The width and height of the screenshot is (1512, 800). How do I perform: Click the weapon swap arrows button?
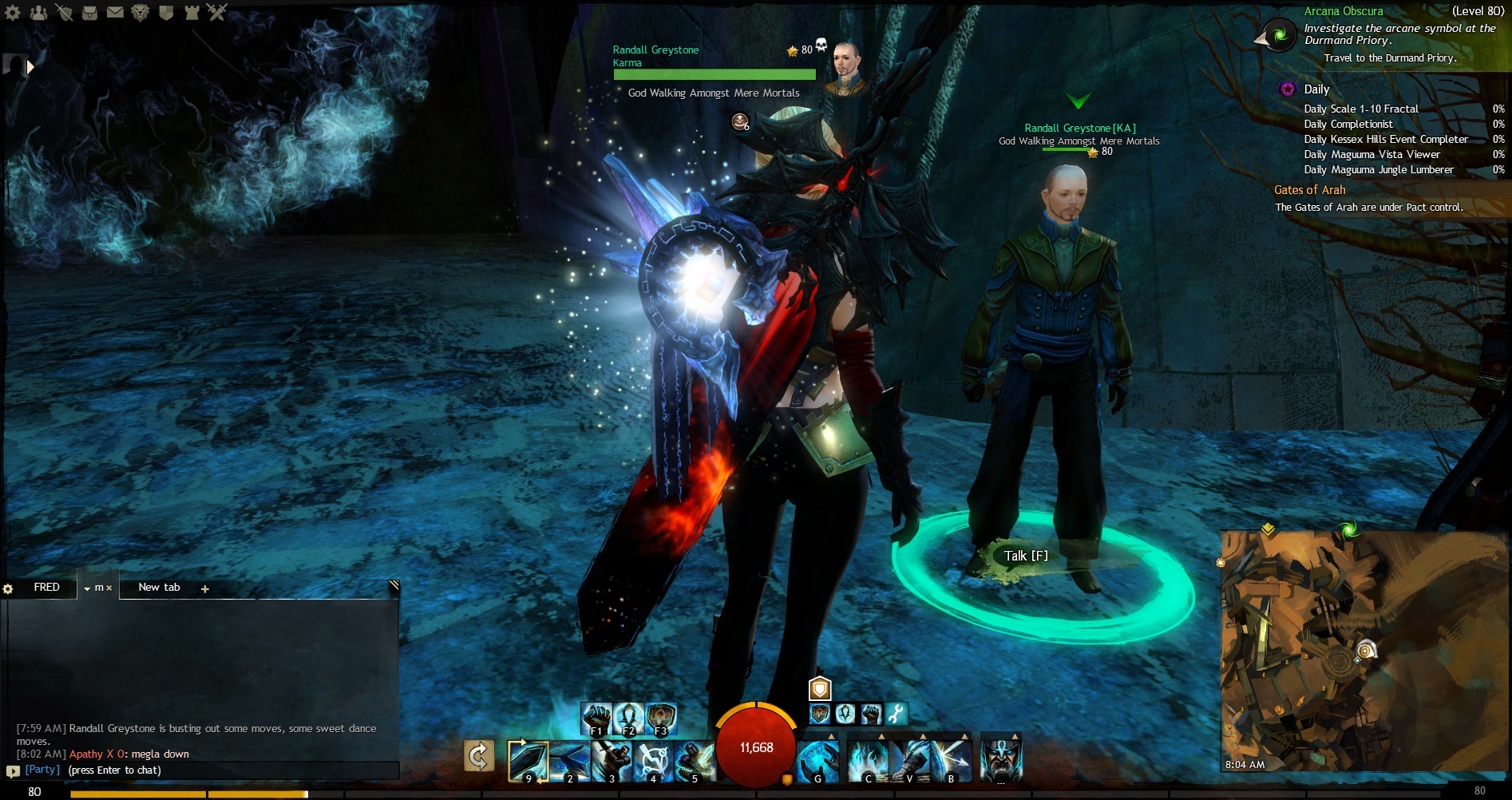[479, 756]
